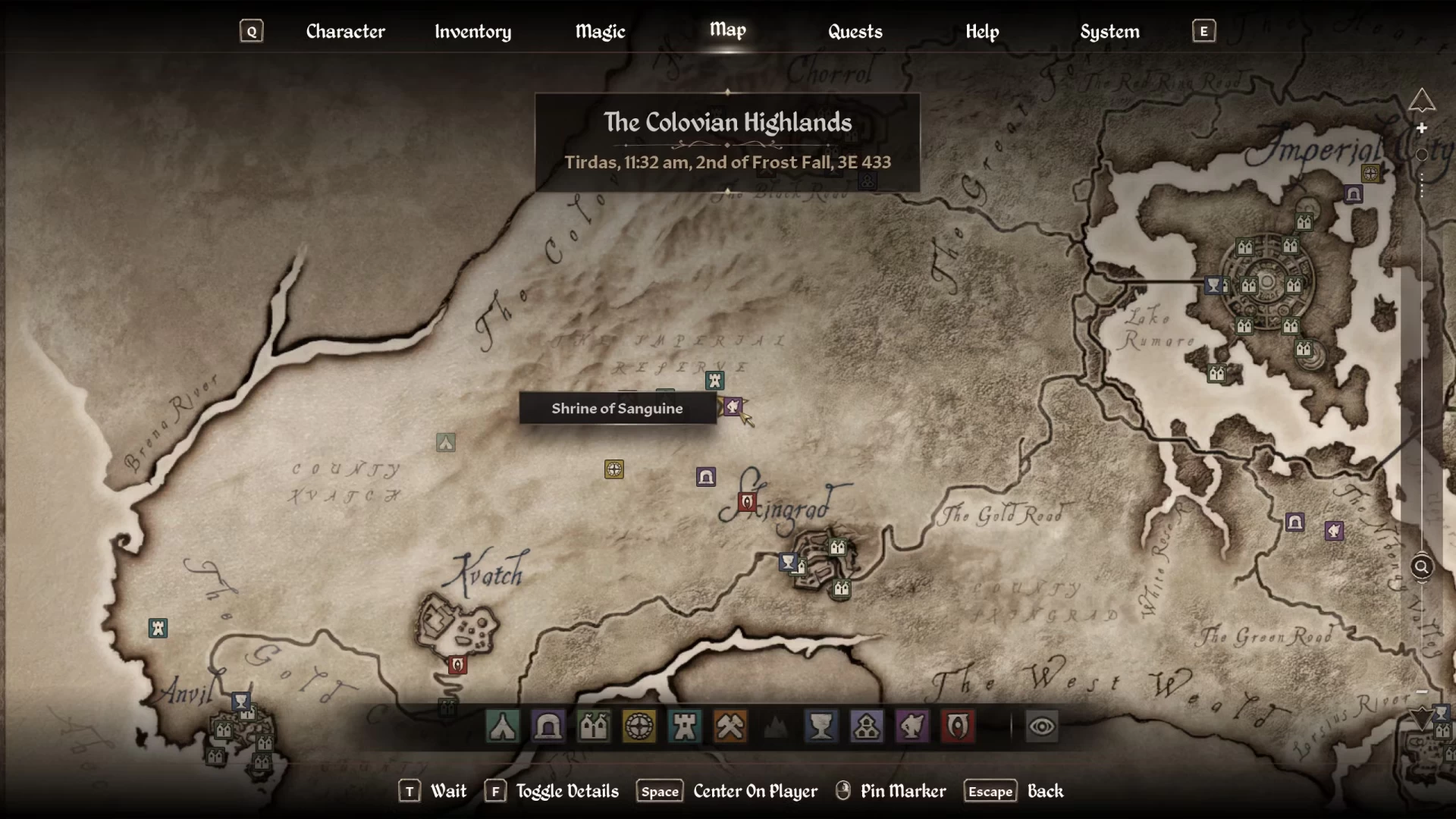
Task: Adjust the map zoom slider magnifier handle
Action: coord(1422,566)
